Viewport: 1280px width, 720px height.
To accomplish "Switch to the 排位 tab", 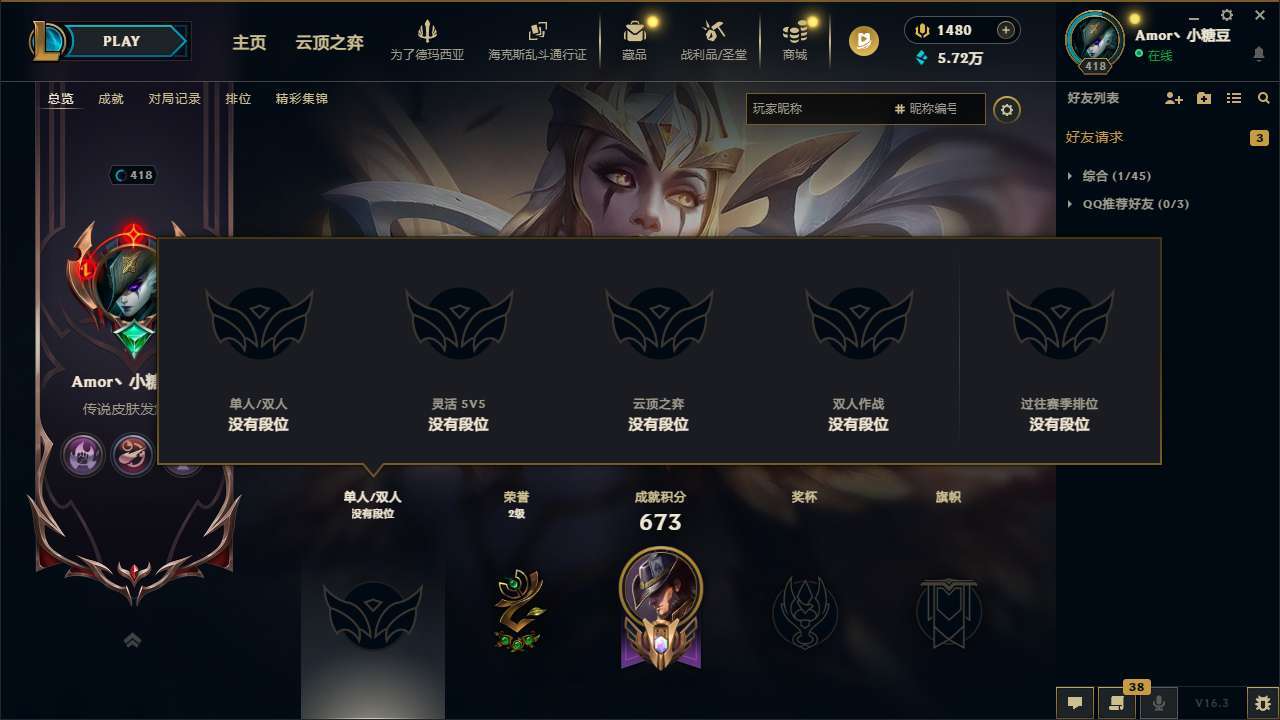I will click(238, 99).
